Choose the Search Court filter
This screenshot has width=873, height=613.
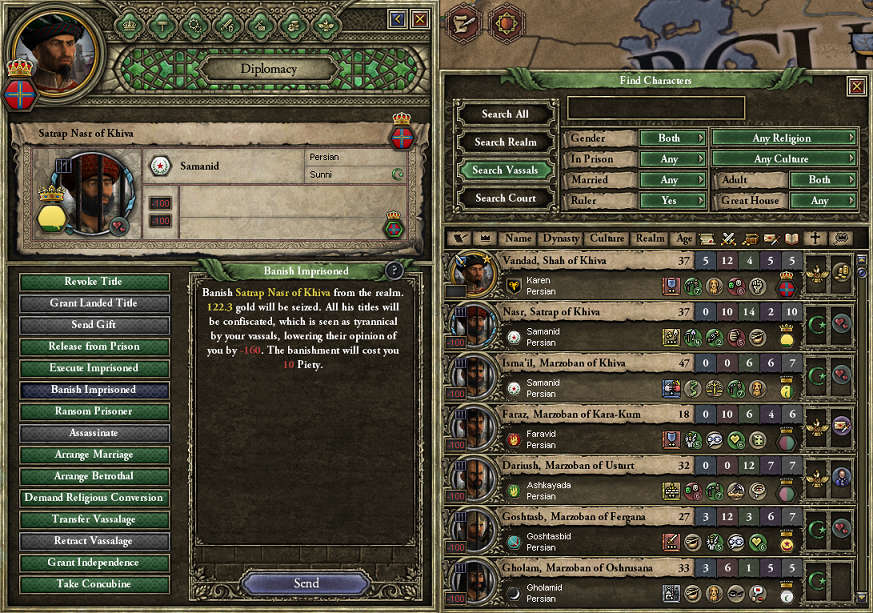(x=505, y=198)
